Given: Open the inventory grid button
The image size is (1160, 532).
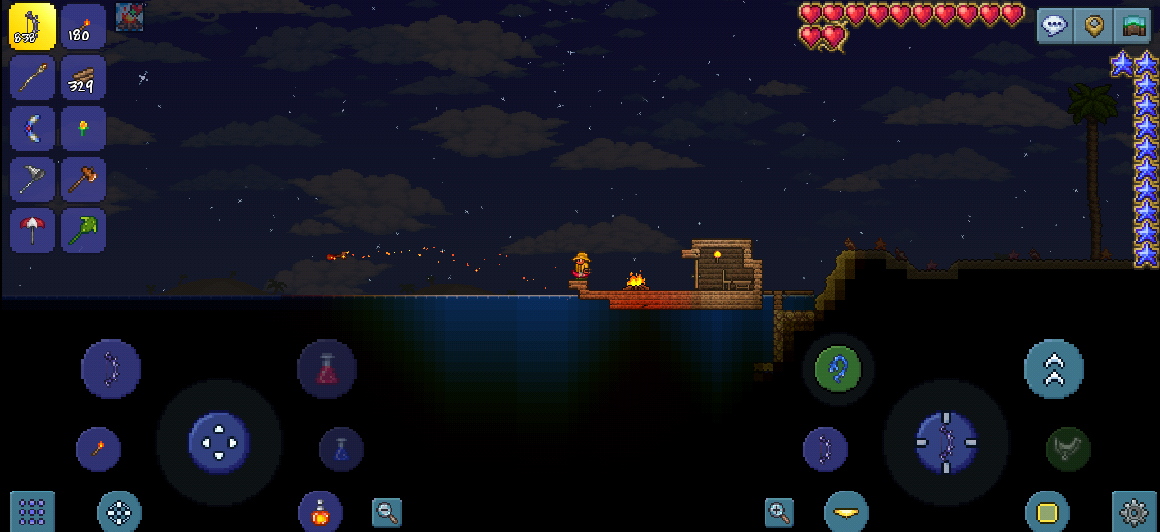Looking at the screenshot, I should pyautogui.click(x=32, y=512).
